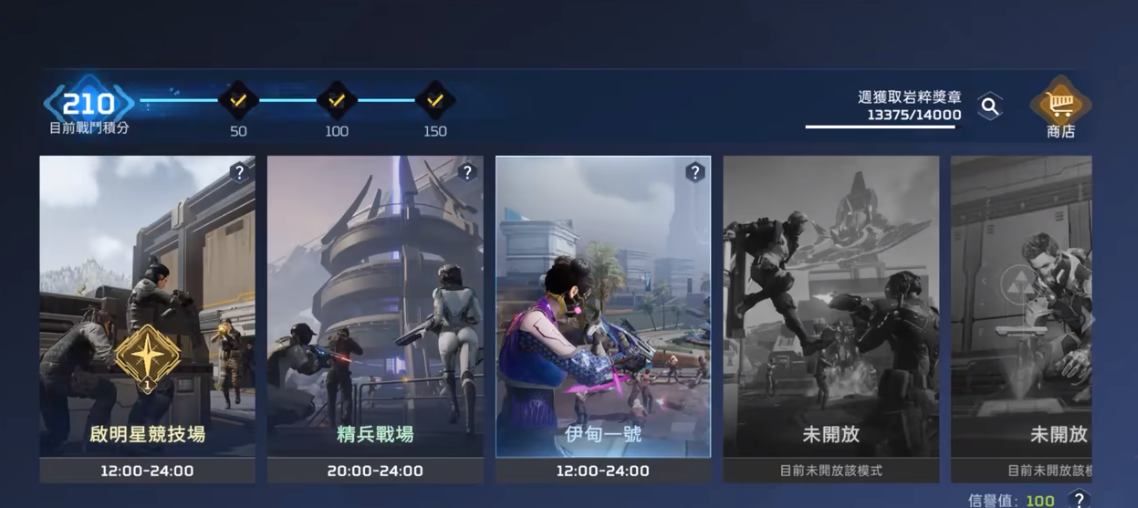1138x508 pixels.
Task: Select the 100 points reward checkpoint
Action: (336, 101)
